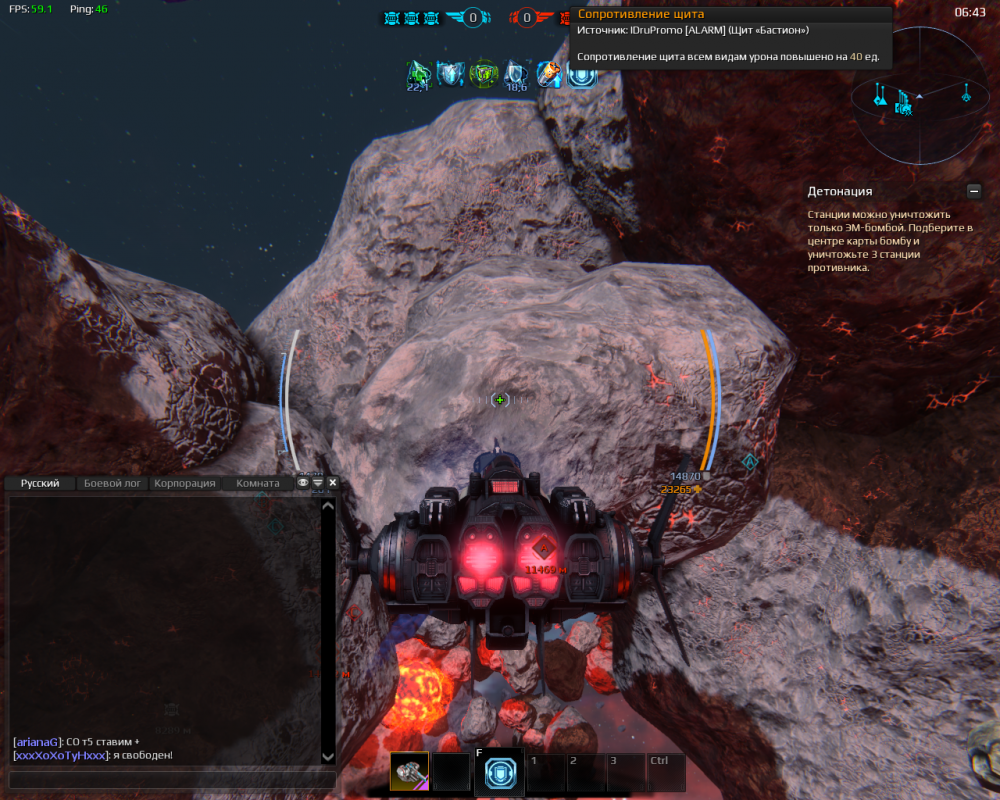This screenshot has width=1000, height=800.
Task: Select the weapon slot in the hotbar
Action: click(409, 772)
